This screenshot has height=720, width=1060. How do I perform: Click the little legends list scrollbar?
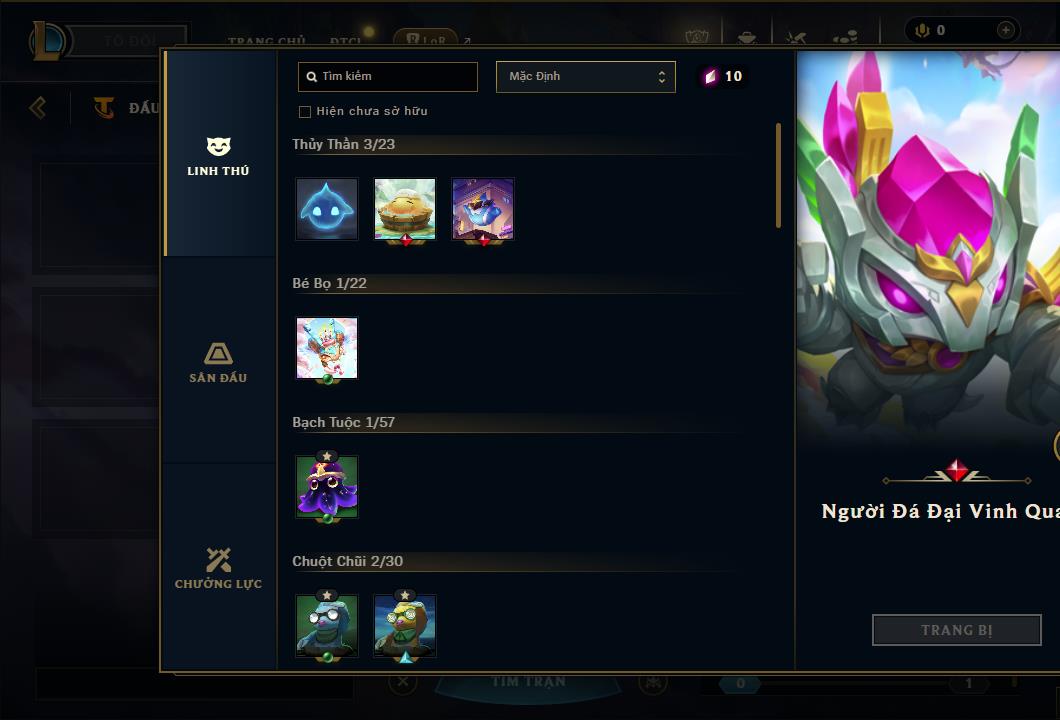click(778, 176)
